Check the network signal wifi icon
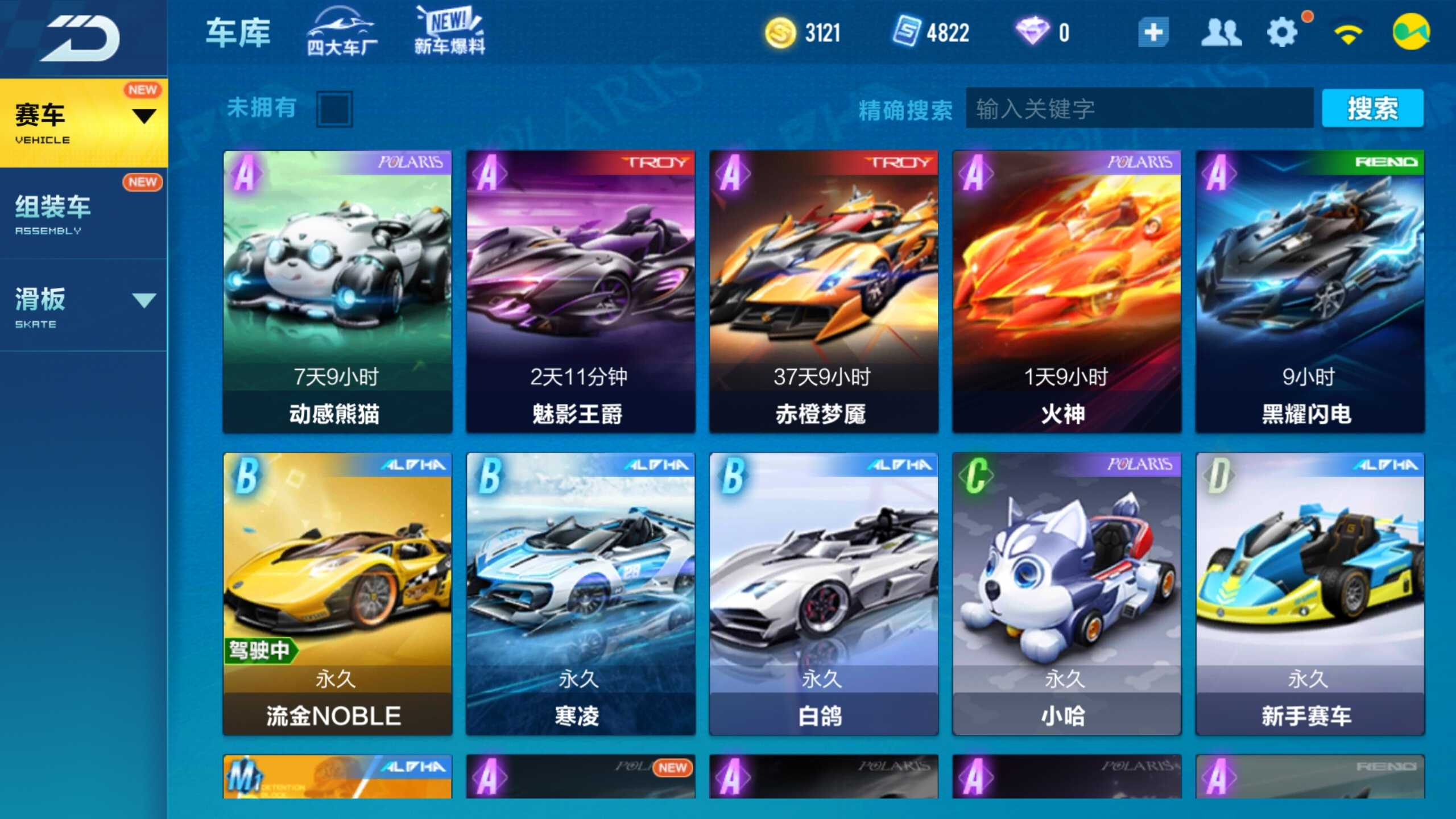Viewport: 1456px width, 819px height. coord(1349,33)
